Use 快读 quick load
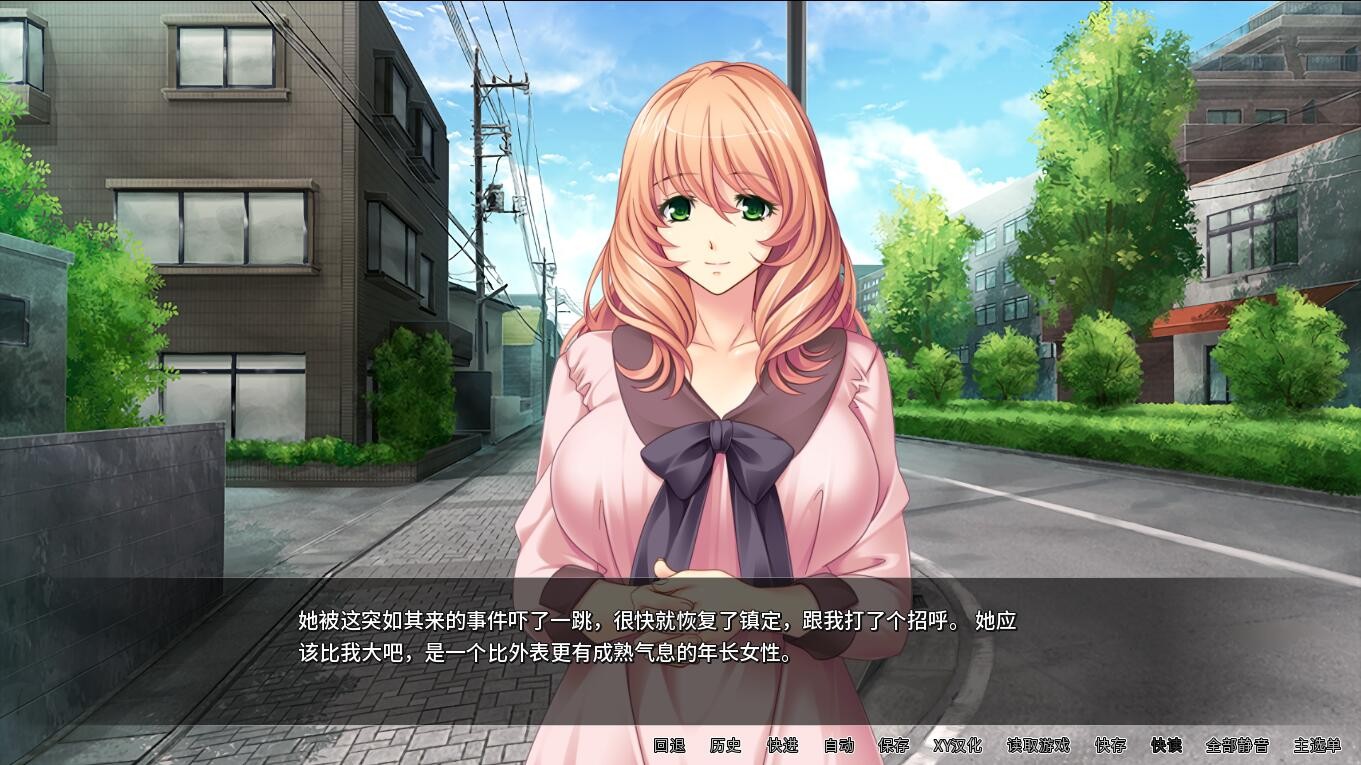The image size is (1361, 765). point(1166,745)
